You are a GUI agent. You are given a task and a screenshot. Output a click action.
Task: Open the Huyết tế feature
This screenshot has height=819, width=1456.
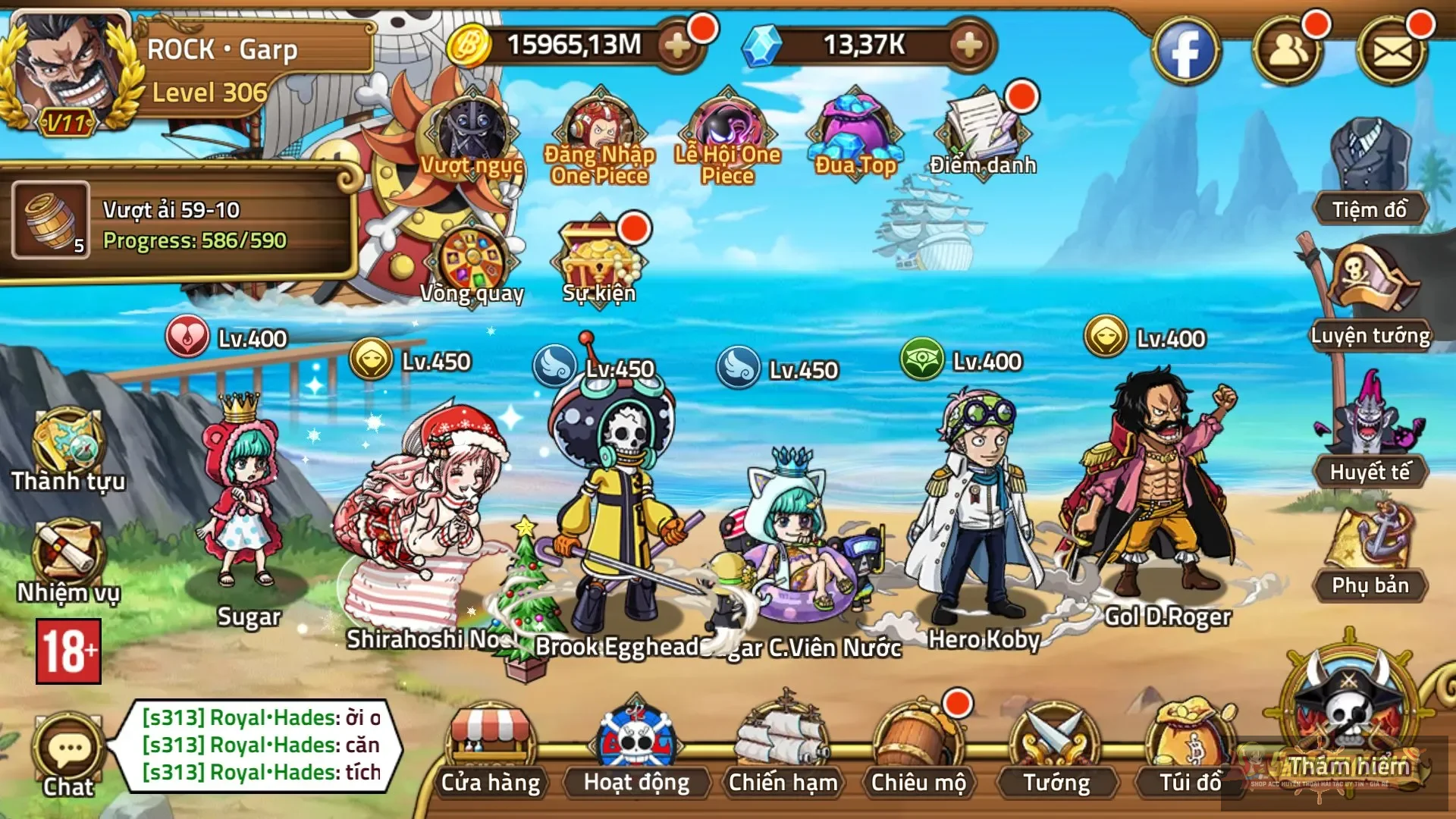tap(1370, 432)
